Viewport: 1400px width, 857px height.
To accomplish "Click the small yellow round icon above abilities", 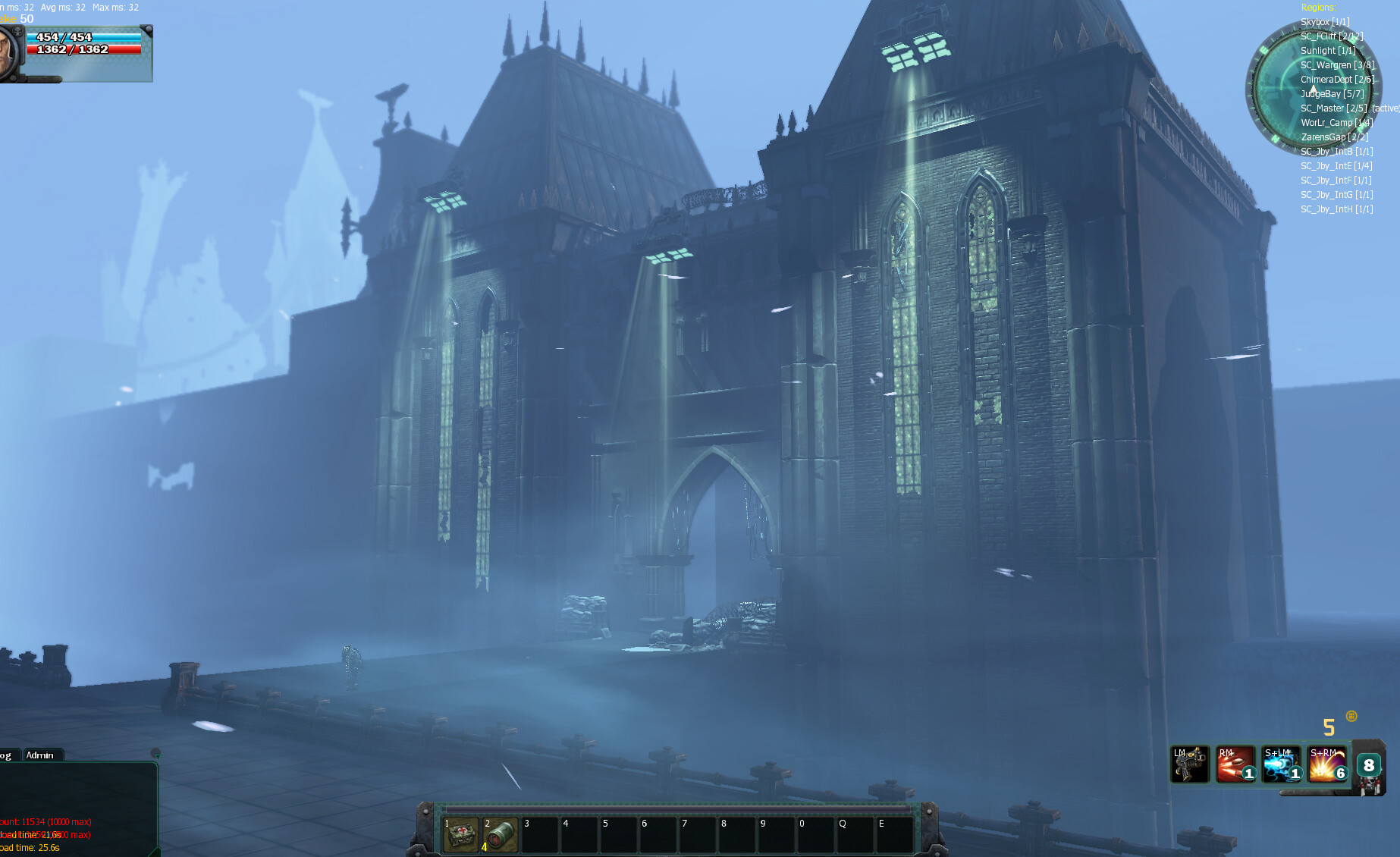I will coord(1351,716).
